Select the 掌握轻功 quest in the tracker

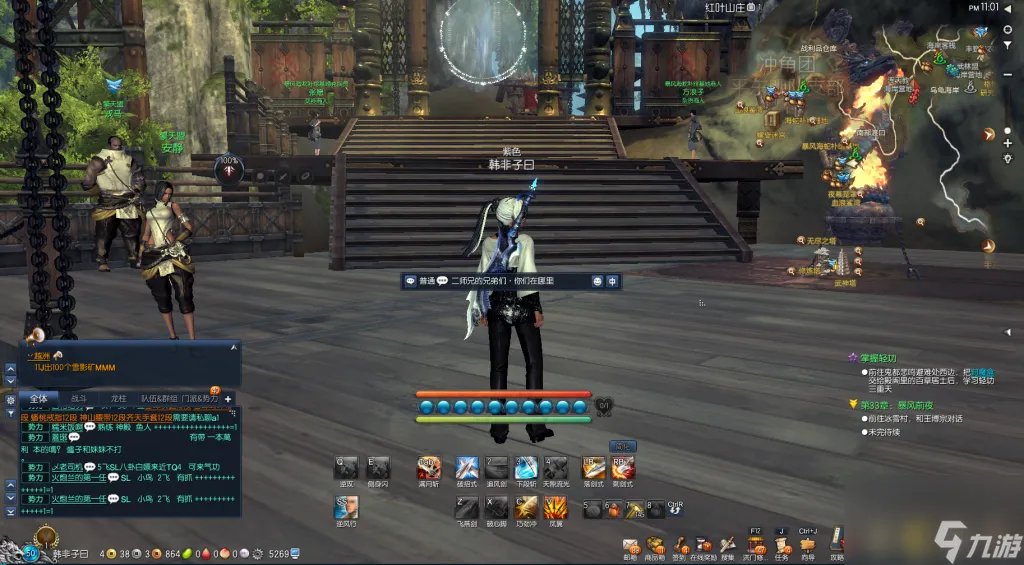click(x=878, y=357)
